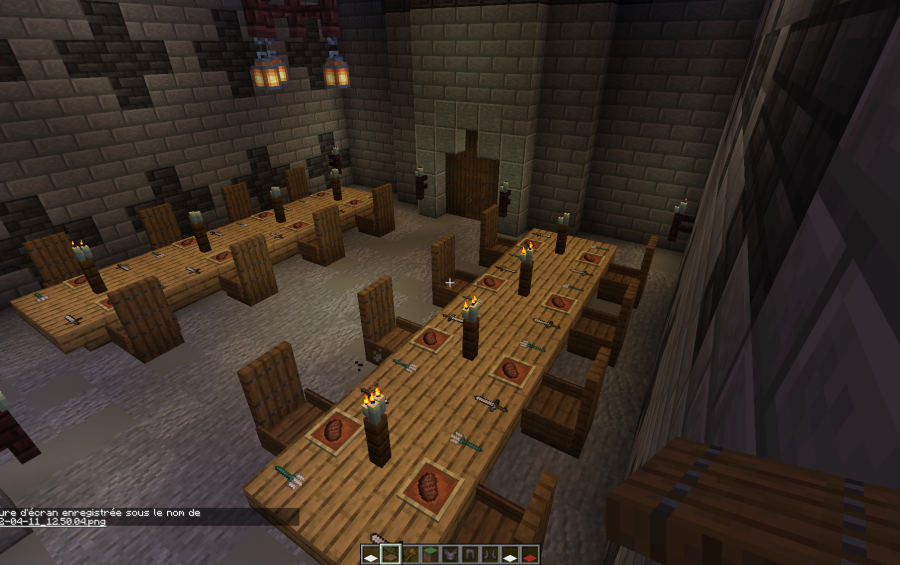Choose the iron leggings in the hotbar
This screenshot has width=900, height=565.
click(x=471, y=554)
